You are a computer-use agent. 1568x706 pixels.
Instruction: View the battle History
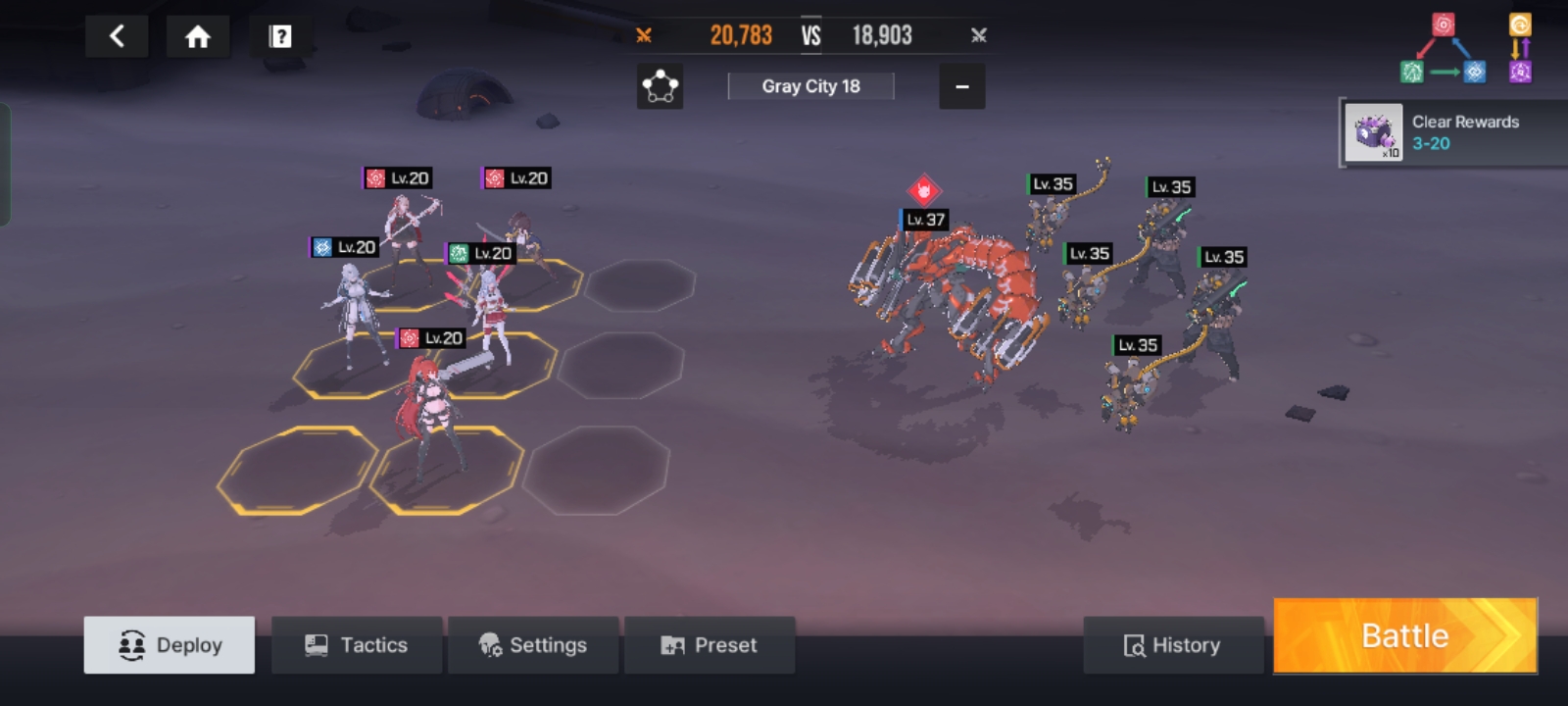pos(1173,645)
